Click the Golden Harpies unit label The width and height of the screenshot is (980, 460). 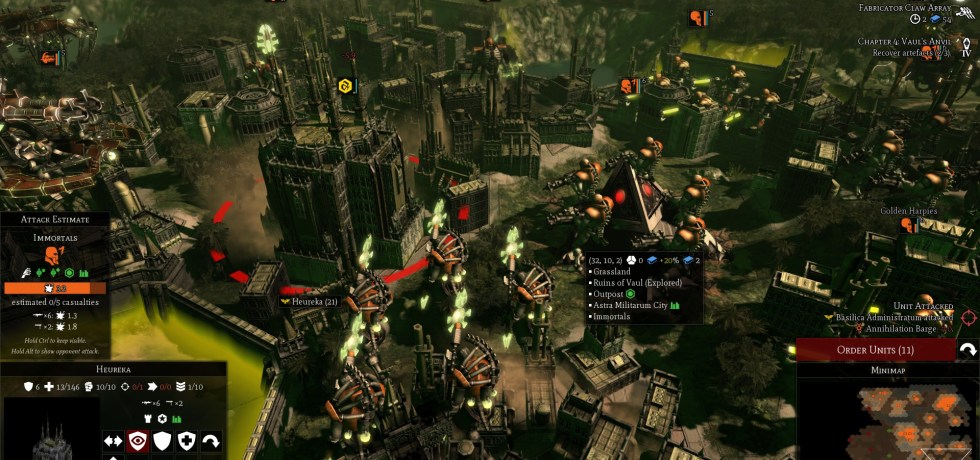click(x=908, y=212)
